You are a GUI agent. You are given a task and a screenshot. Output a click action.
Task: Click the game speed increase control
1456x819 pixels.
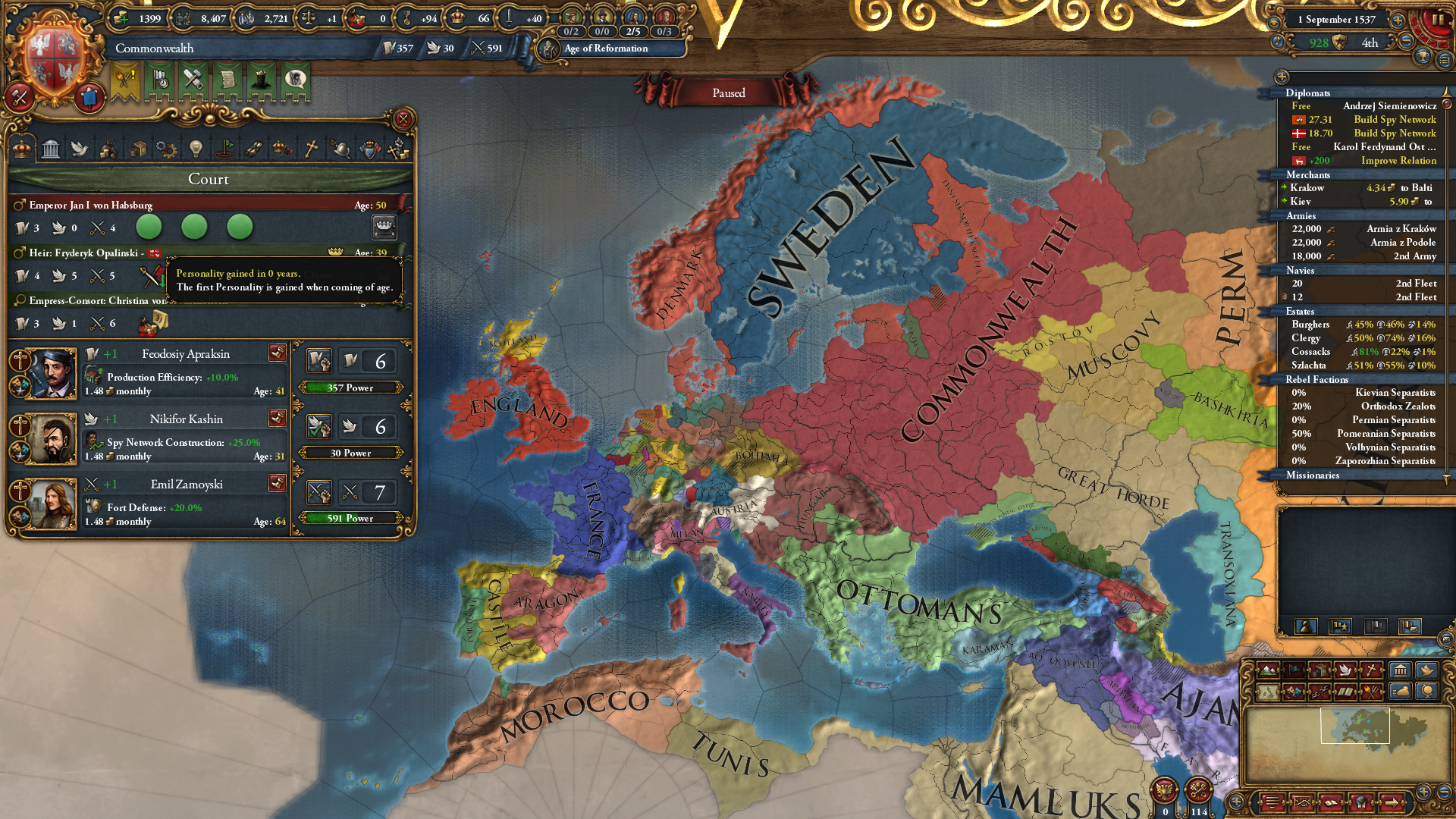(x=1398, y=20)
